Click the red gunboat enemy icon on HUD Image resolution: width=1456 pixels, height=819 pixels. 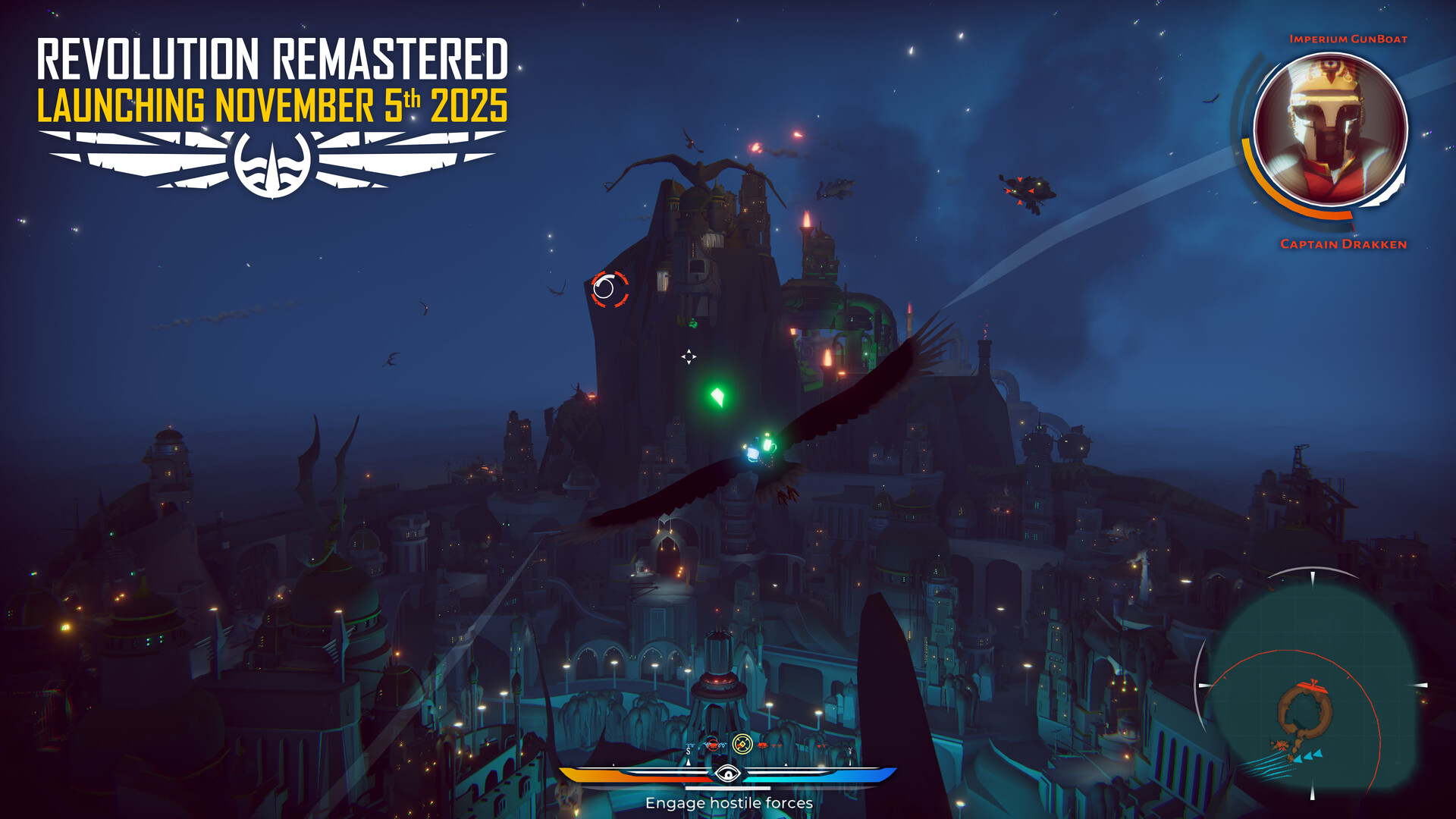[712, 745]
